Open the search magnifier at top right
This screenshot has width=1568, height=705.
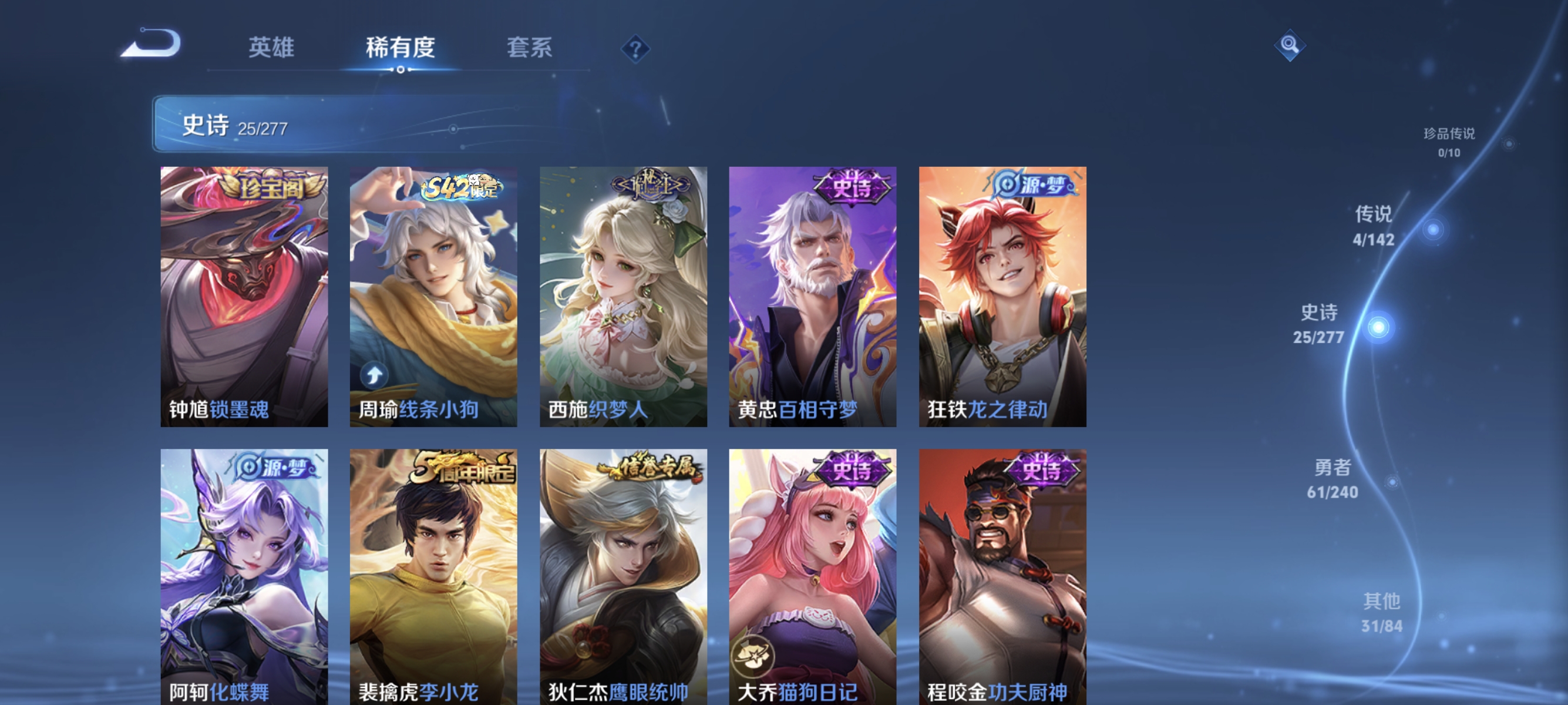(1290, 45)
